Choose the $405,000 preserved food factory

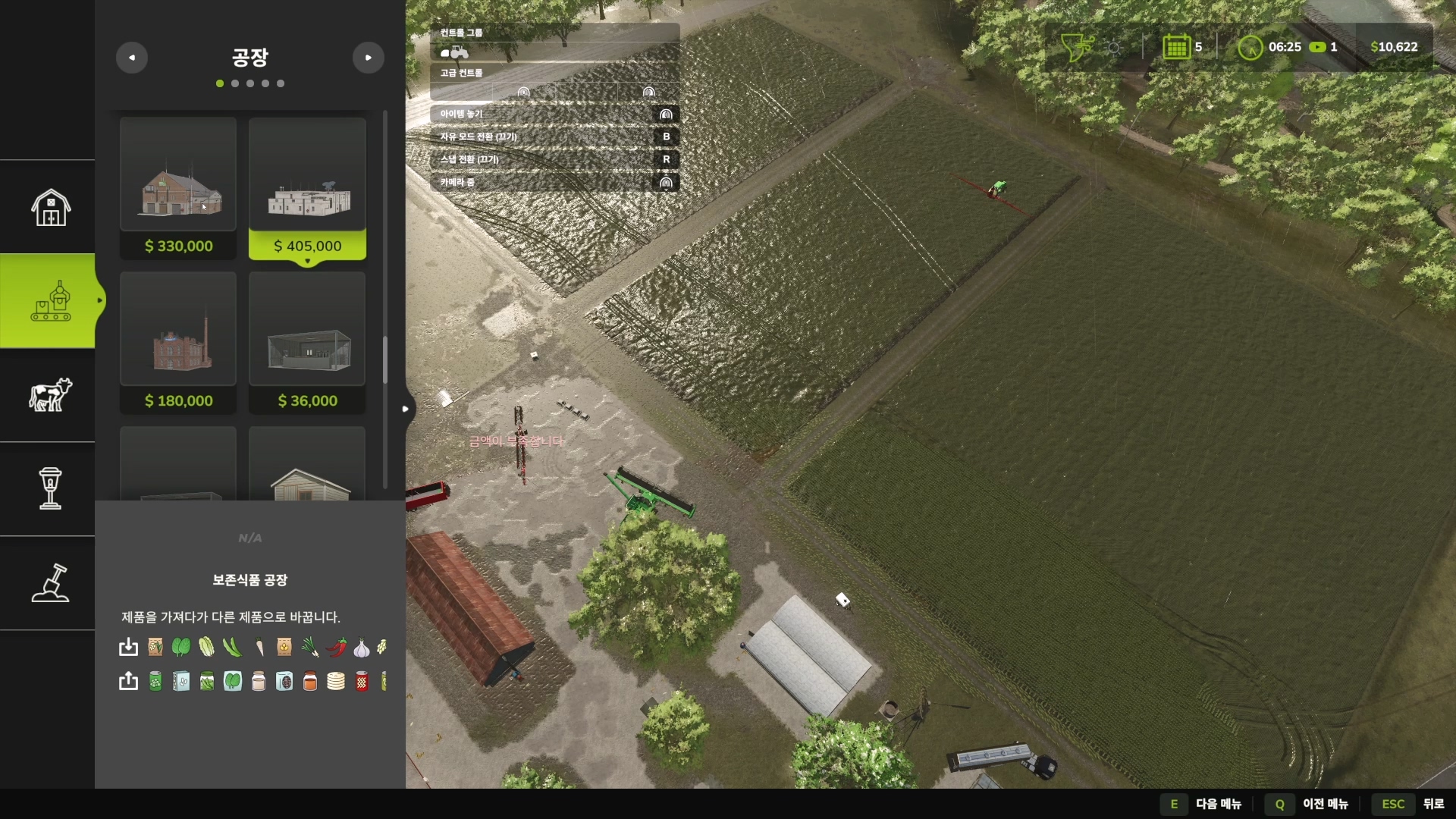(x=307, y=188)
